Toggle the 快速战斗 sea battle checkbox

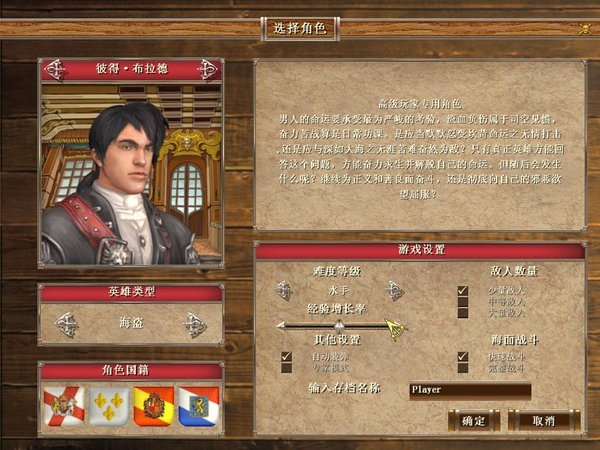pos(463,356)
